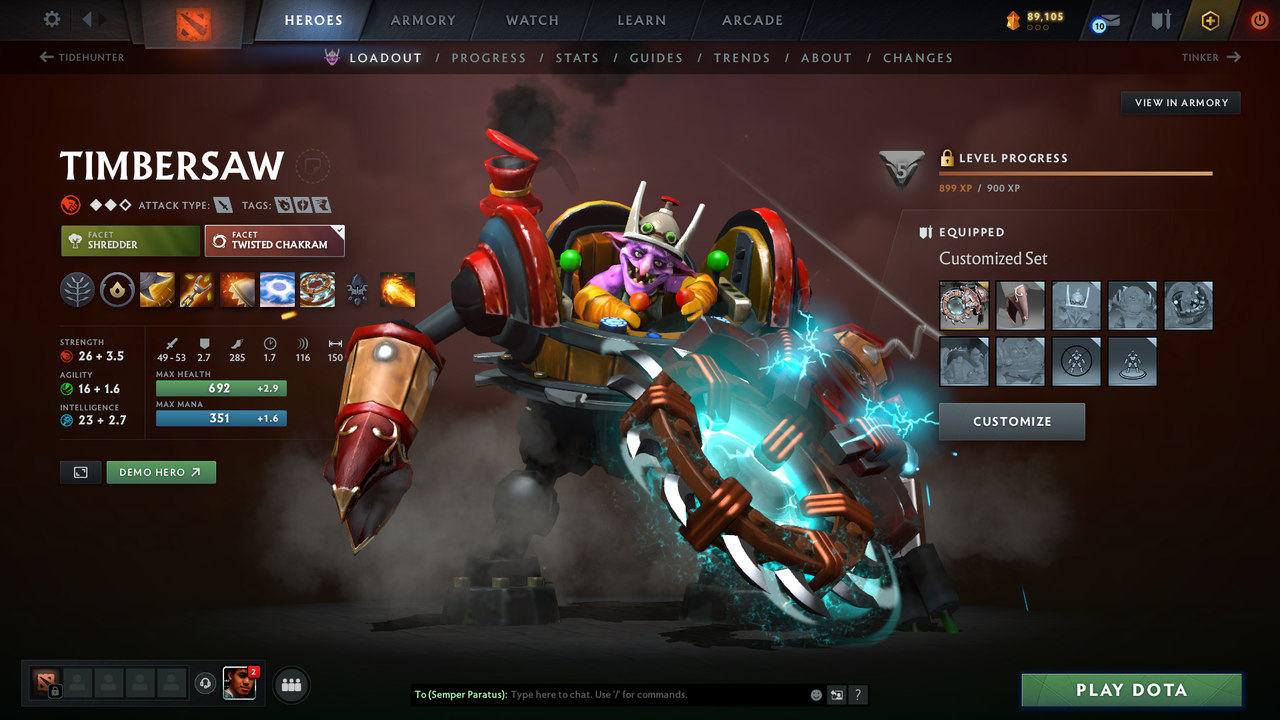Click the power button to exit Dota
Image resolution: width=1280 pixels, height=720 pixels.
1259,19
